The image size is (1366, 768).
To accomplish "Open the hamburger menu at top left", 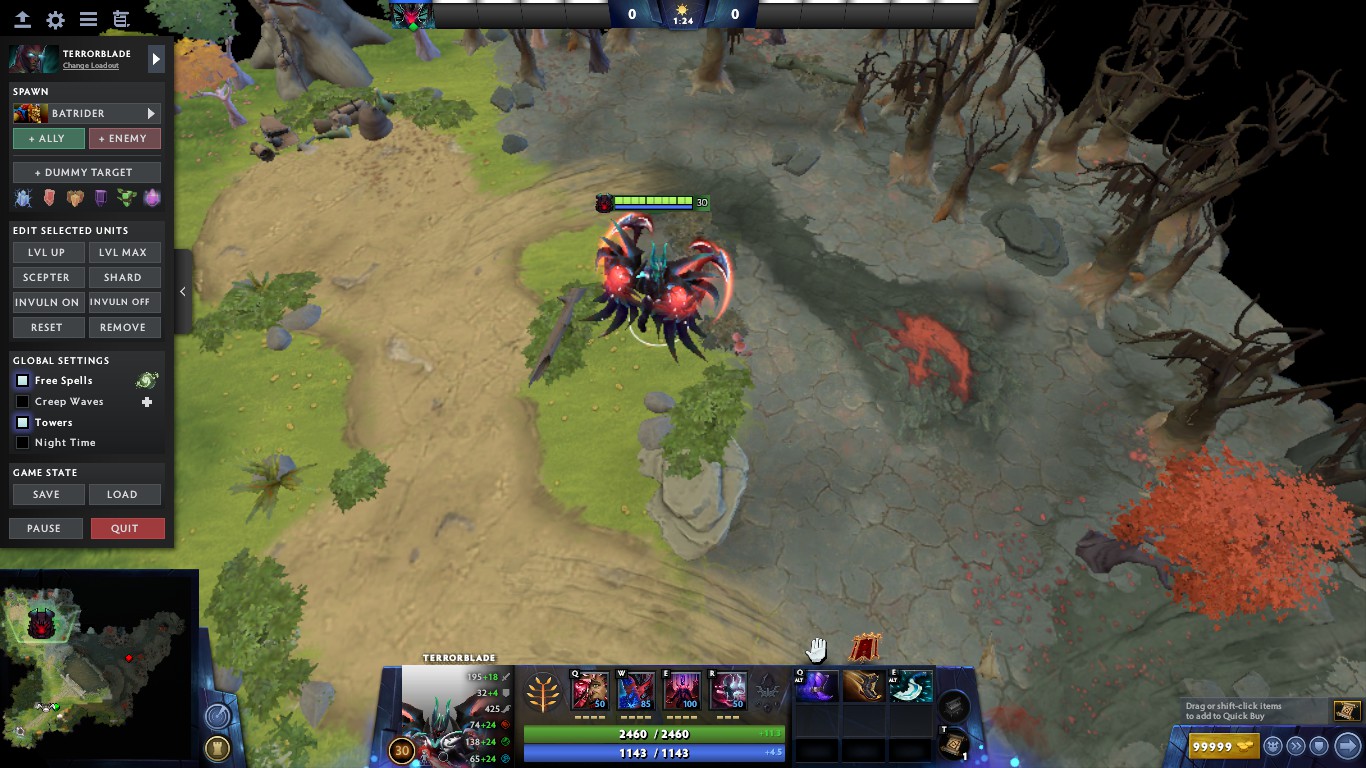I will pyautogui.click(x=89, y=18).
